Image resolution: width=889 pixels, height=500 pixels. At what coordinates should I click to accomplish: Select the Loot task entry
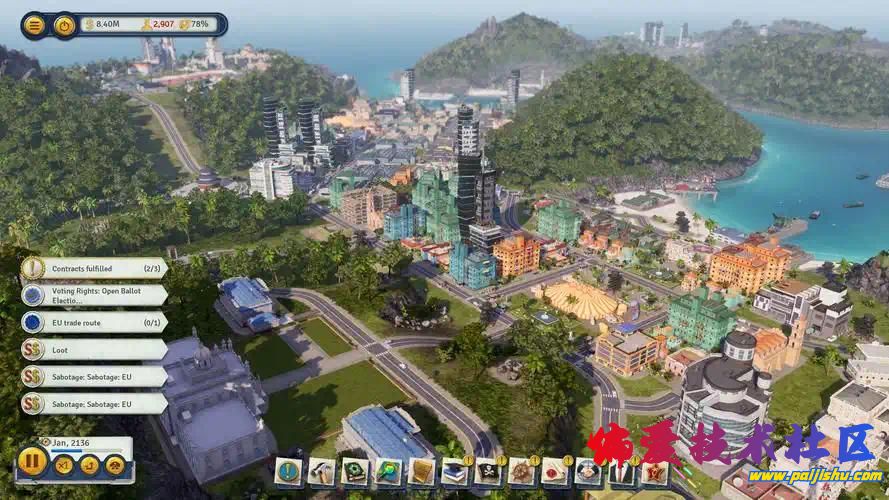click(x=95, y=349)
